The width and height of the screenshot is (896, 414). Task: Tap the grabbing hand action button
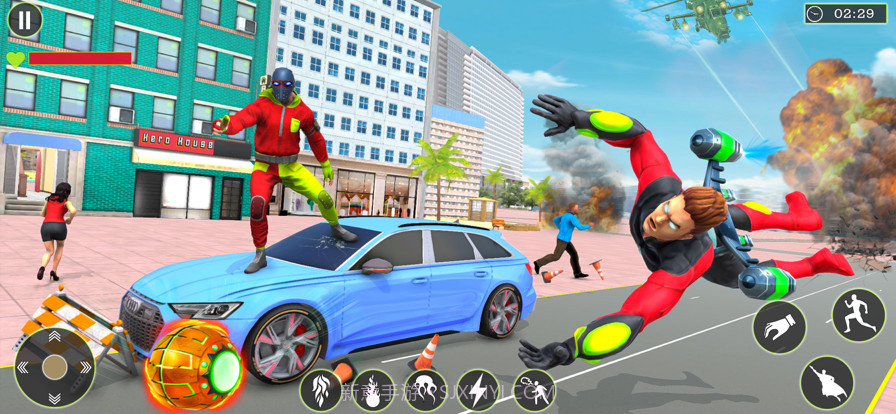779,326
